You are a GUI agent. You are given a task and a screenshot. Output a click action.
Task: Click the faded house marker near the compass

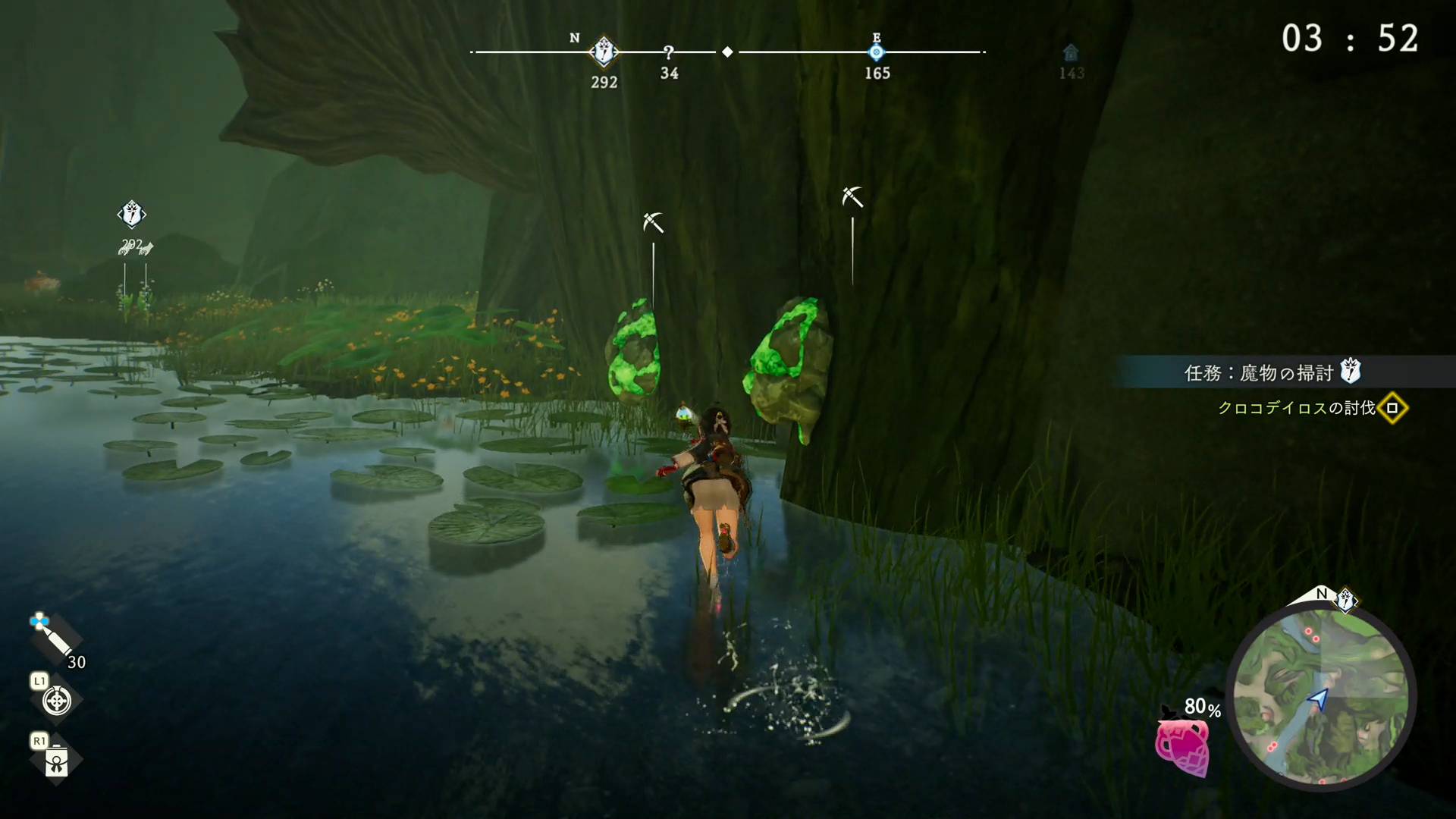tap(1071, 53)
